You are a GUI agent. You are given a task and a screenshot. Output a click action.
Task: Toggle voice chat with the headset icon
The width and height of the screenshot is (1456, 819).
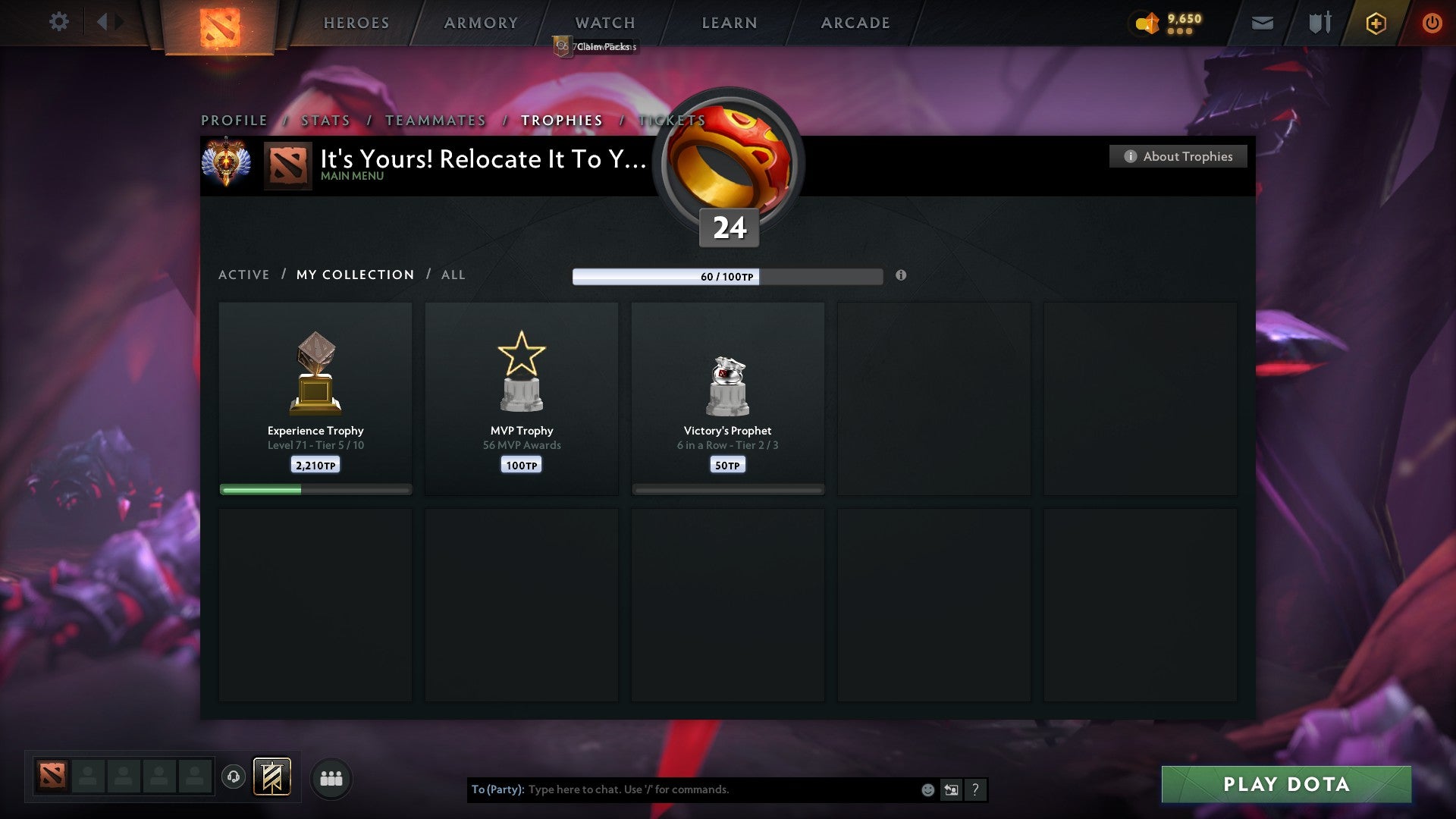(x=234, y=777)
